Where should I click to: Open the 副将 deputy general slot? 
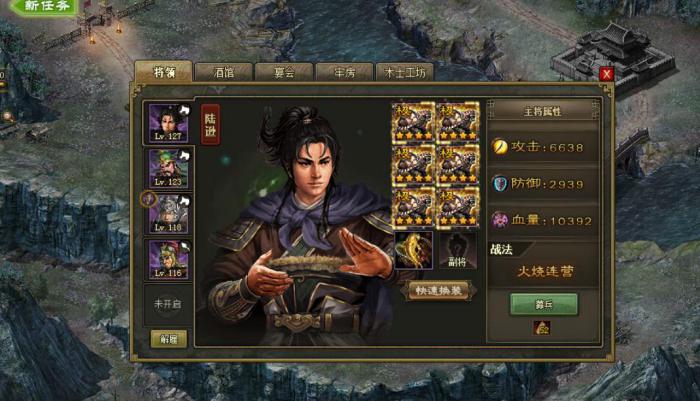pyautogui.click(x=457, y=250)
